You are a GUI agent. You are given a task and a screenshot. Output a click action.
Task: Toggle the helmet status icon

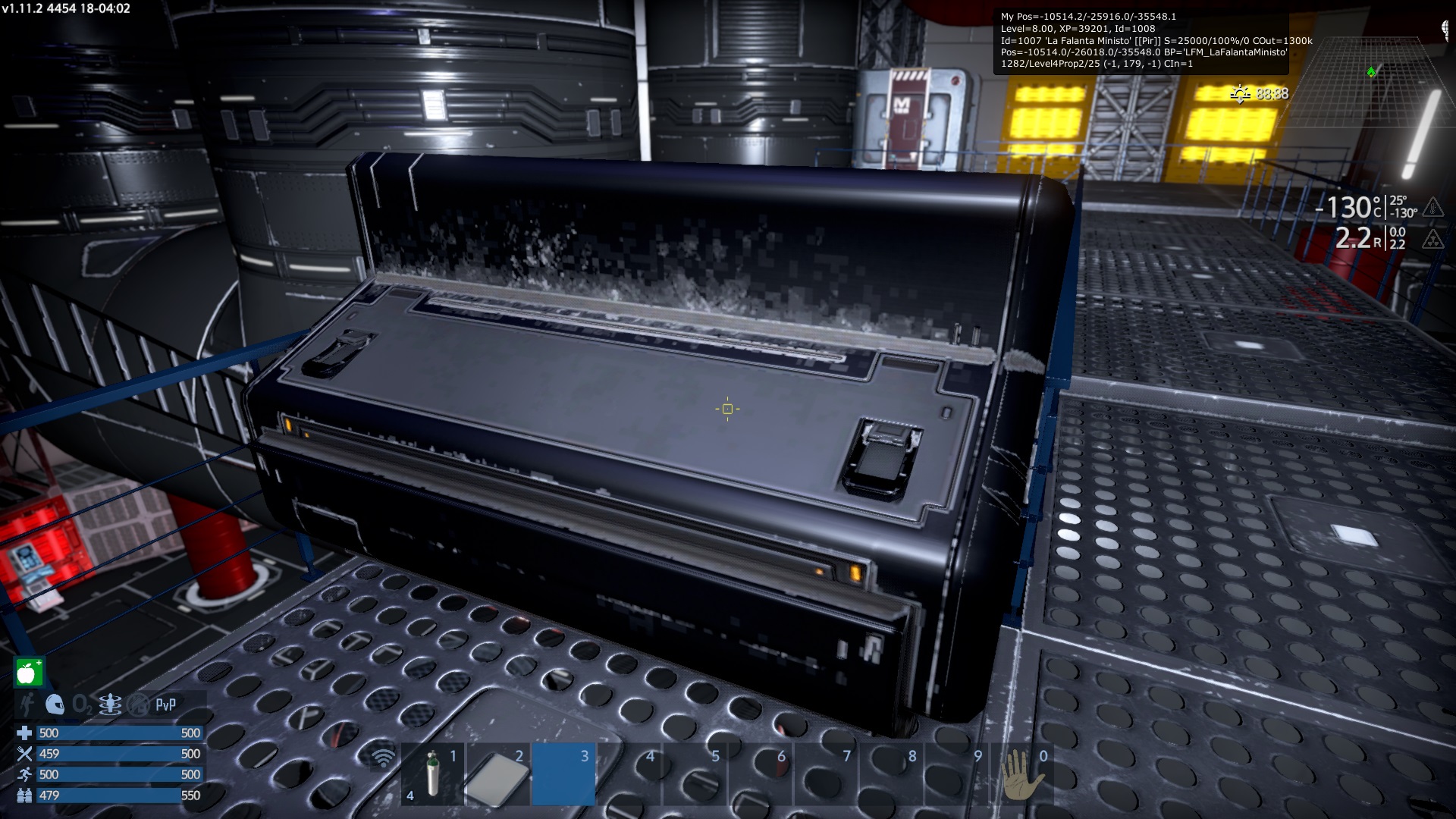(55, 704)
